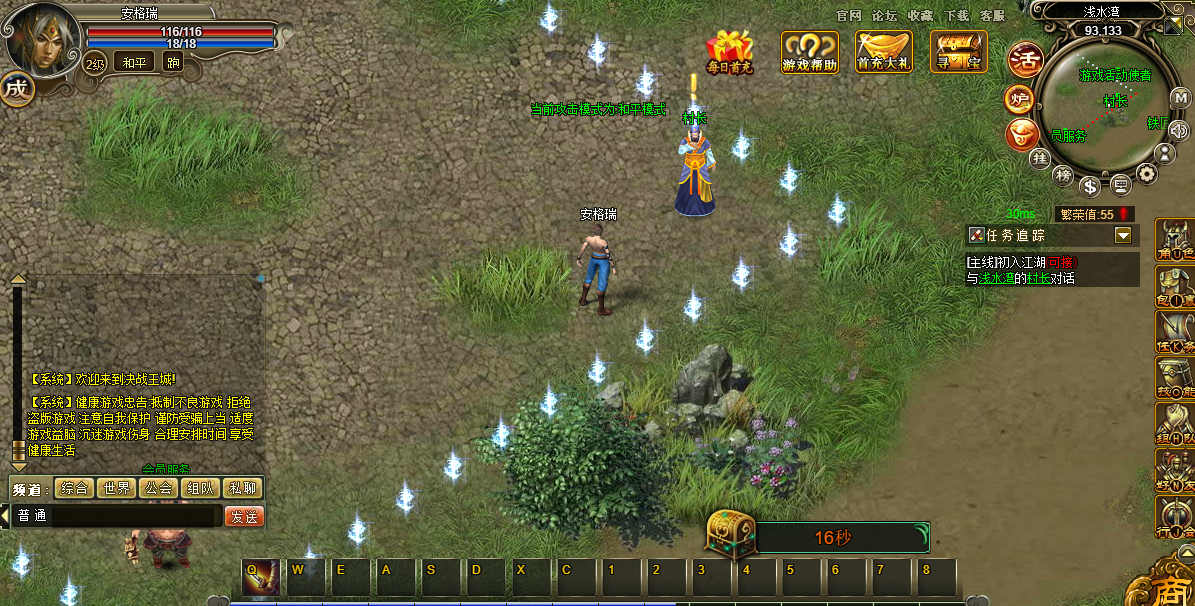Claim the 首充大礼 gold ingot reward

pyautogui.click(x=884, y=51)
